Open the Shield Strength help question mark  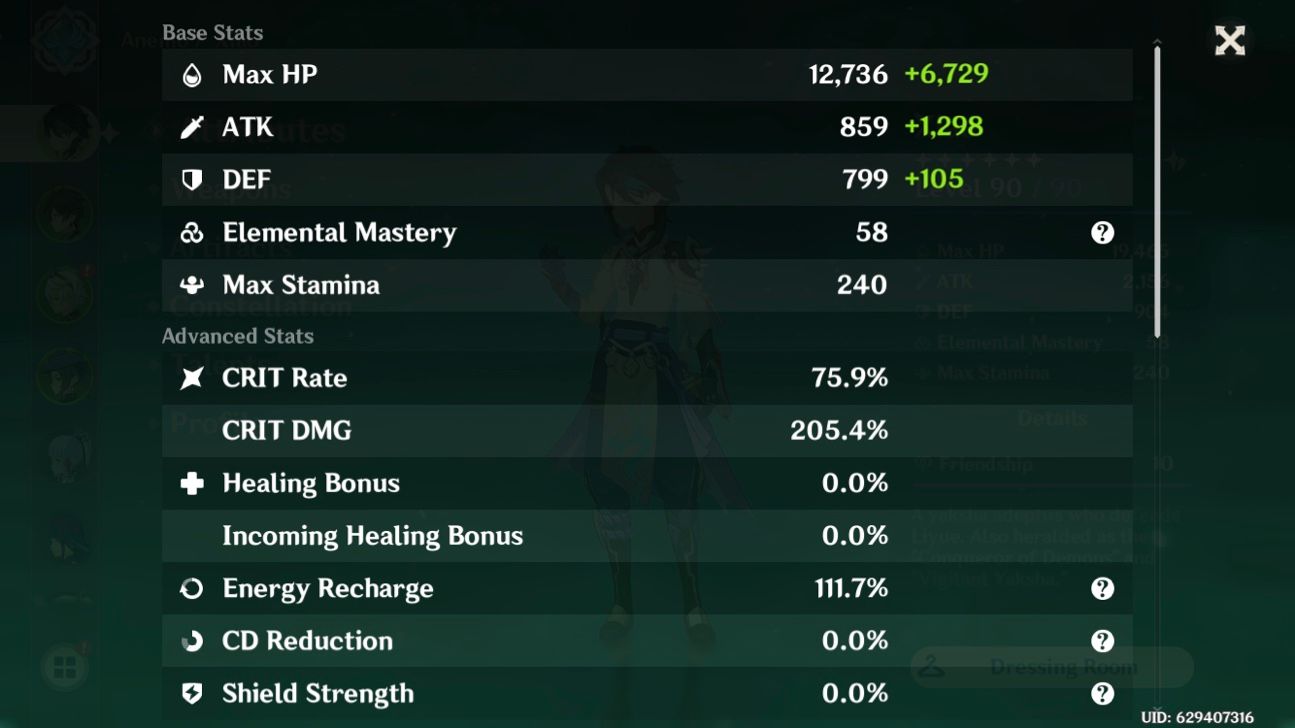point(1100,693)
